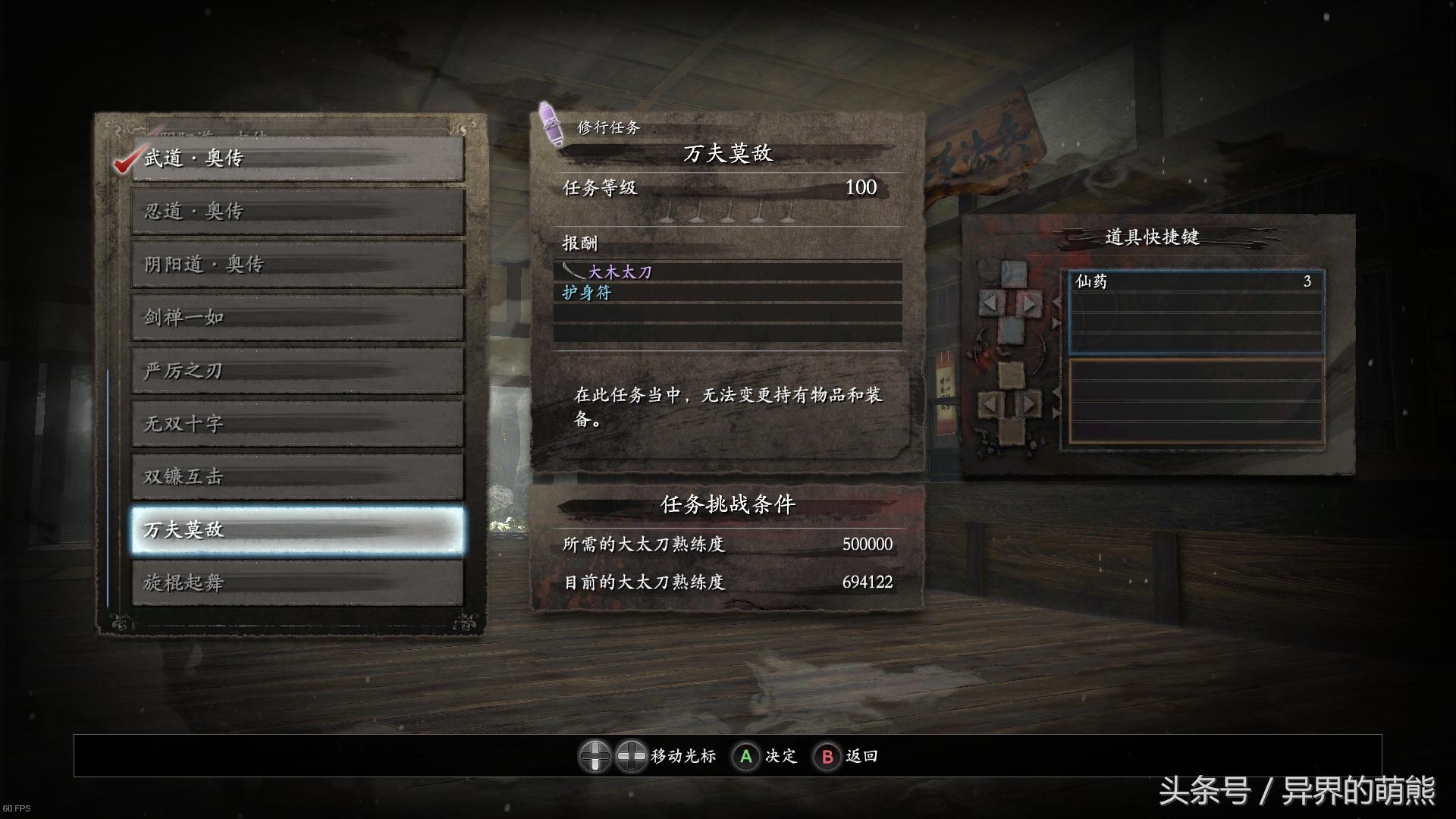Select the 剑禅一如 mission
Screen dimensions: 1456x819
297,318
